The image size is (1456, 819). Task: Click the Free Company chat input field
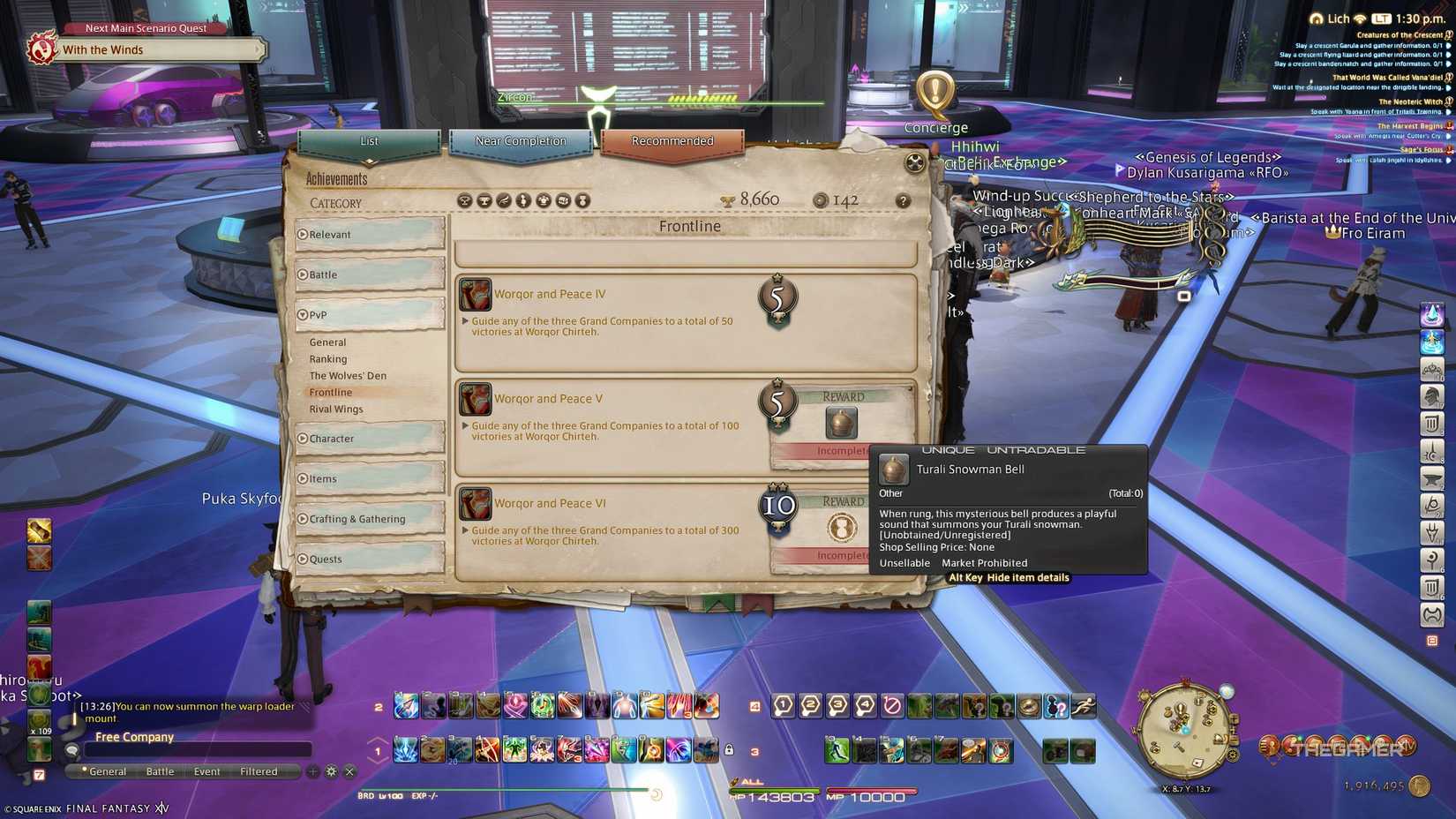[194, 749]
